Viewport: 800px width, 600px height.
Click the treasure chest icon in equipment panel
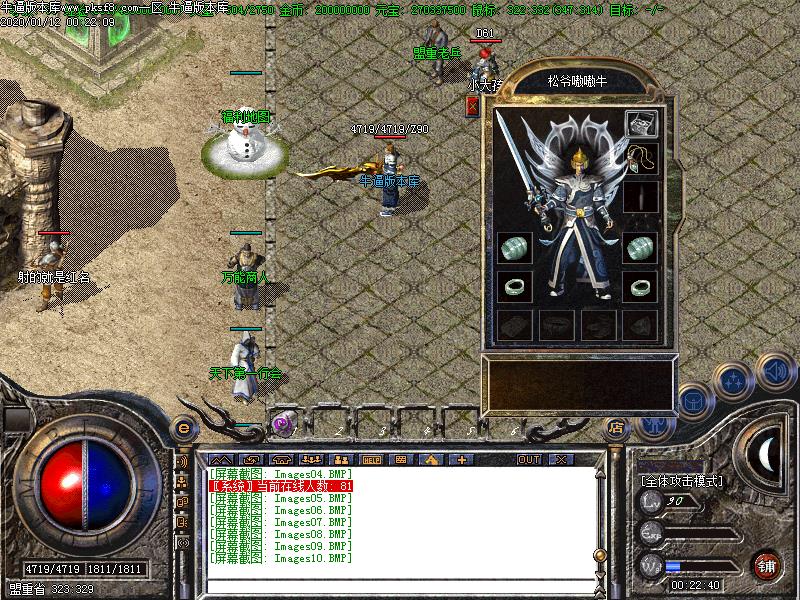click(x=641, y=123)
